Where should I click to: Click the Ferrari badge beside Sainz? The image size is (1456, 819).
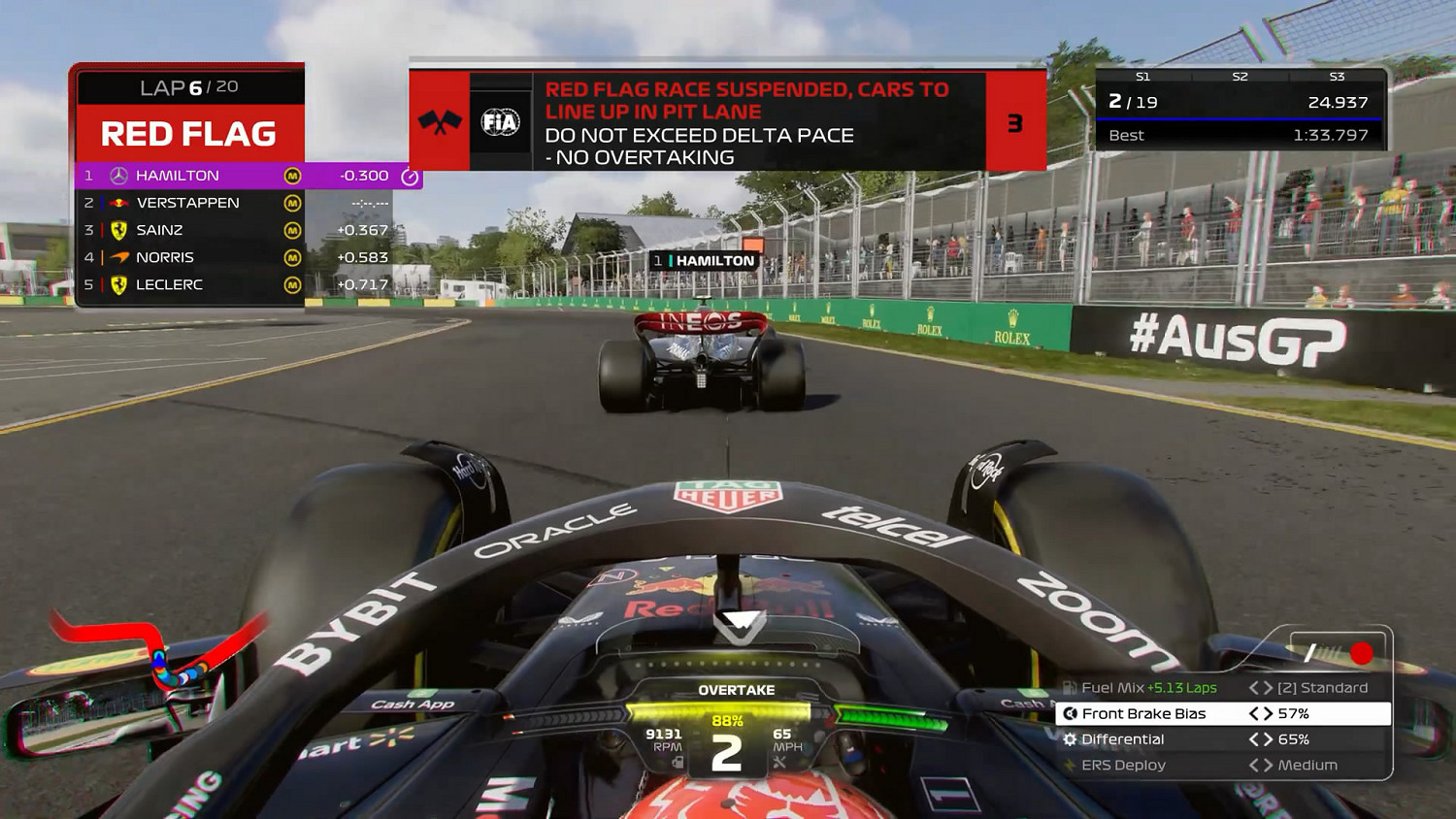(117, 230)
